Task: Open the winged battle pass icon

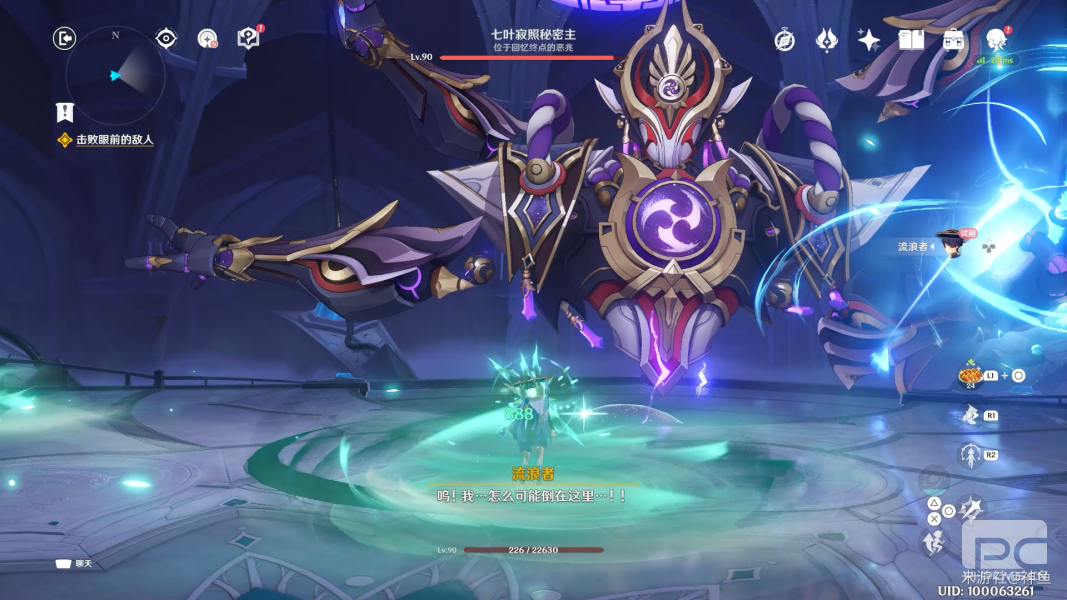Action: (x=826, y=40)
